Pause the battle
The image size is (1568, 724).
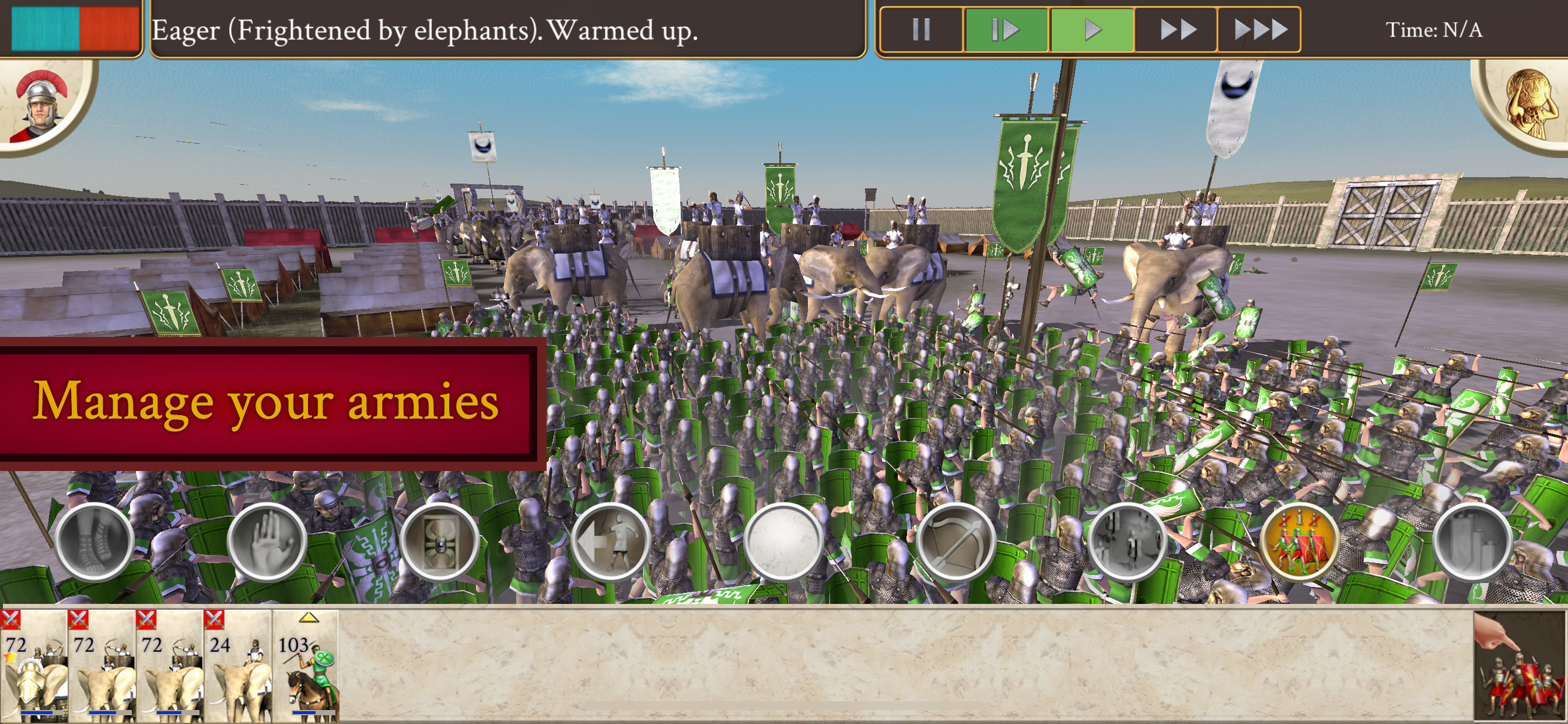tap(921, 29)
